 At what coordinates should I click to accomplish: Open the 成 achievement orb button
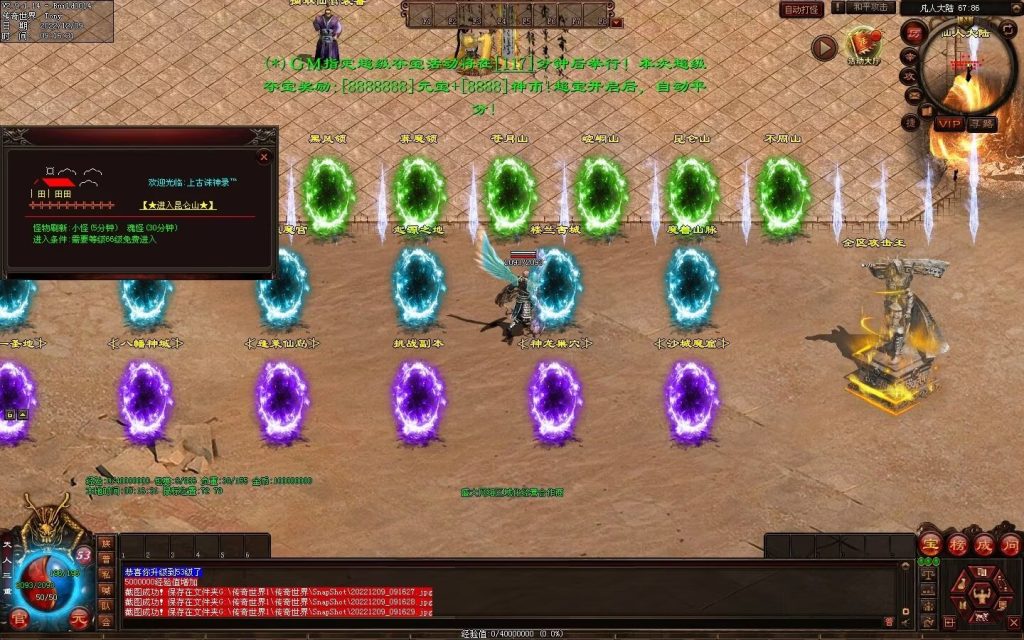click(x=984, y=545)
